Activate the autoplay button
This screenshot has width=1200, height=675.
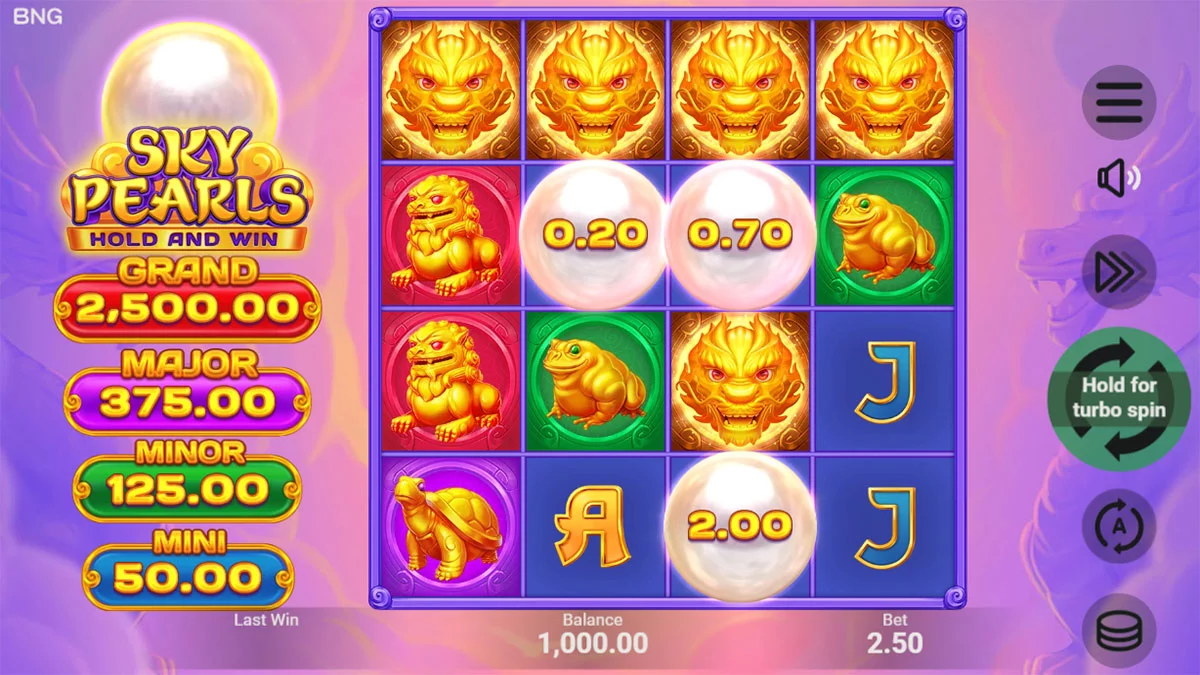tap(1119, 526)
